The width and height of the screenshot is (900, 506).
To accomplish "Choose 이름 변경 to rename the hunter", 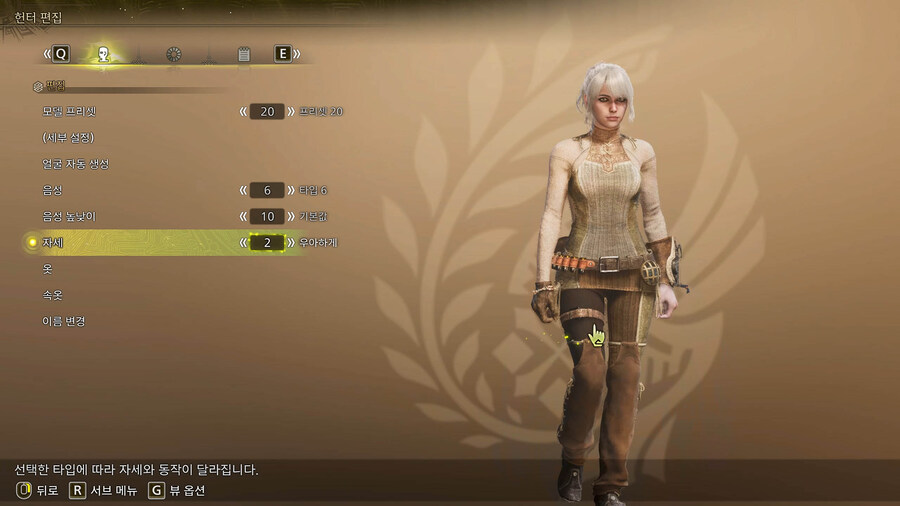I will coord(63,321).
